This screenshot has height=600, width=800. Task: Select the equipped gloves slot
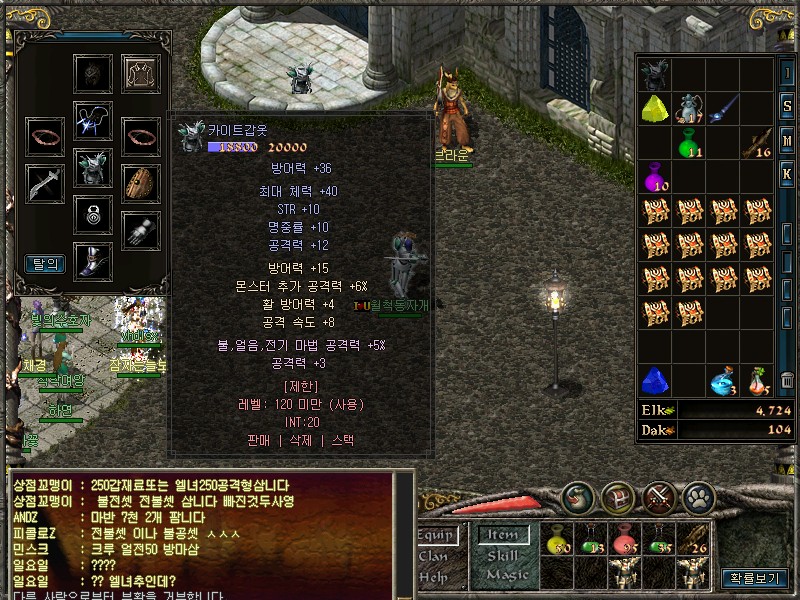point(141,230)
